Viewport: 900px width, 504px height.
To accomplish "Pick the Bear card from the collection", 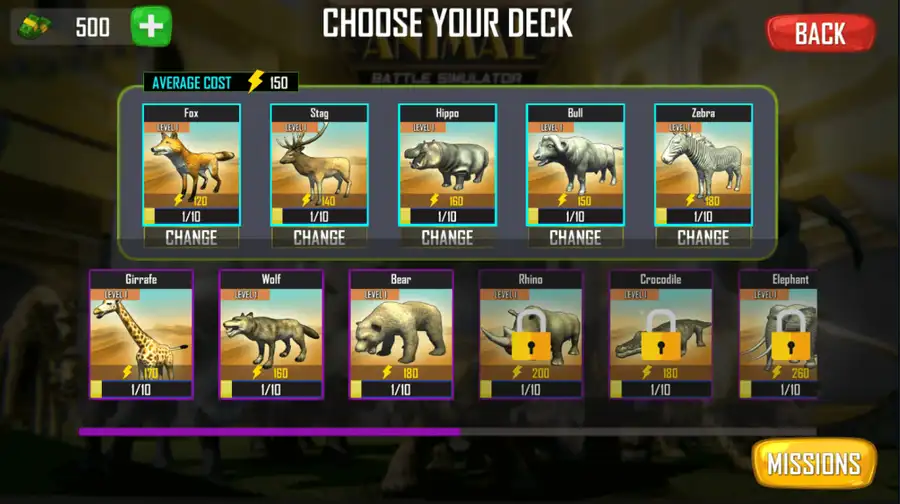I will coord(401,334).
